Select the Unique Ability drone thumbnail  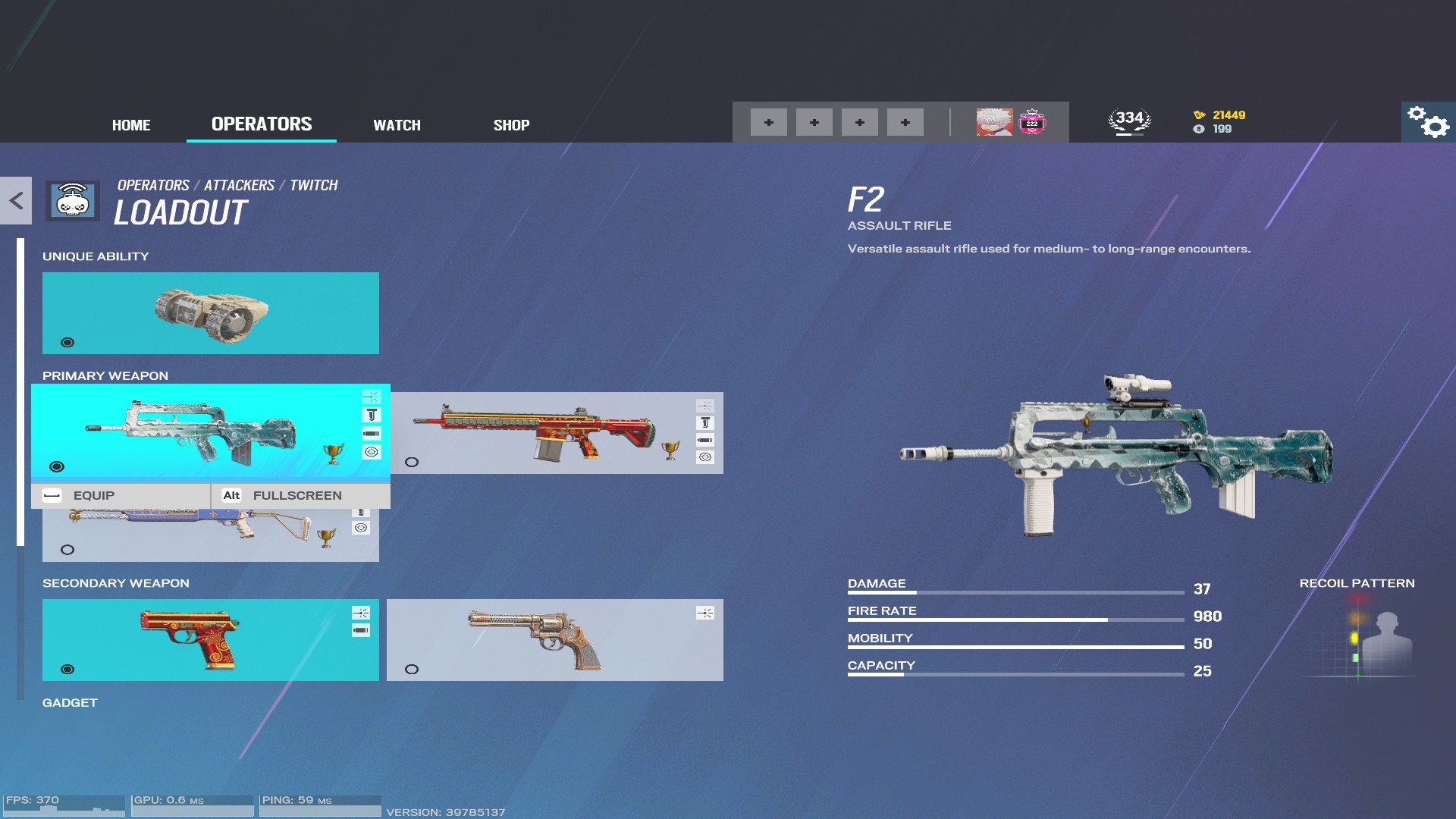tap(210, 312)
